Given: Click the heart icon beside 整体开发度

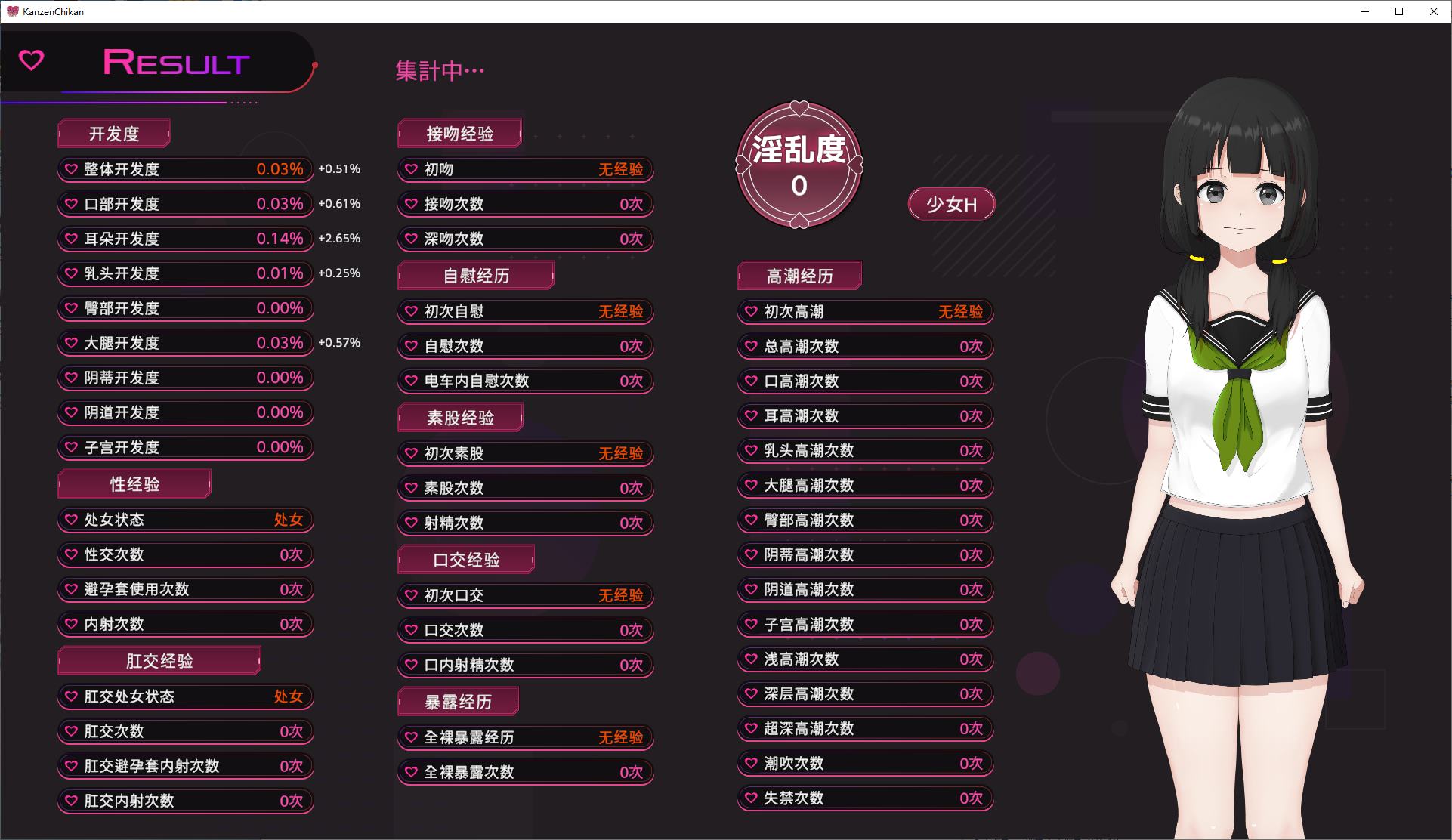Looking at the screenshot, I should pos(71,169).
